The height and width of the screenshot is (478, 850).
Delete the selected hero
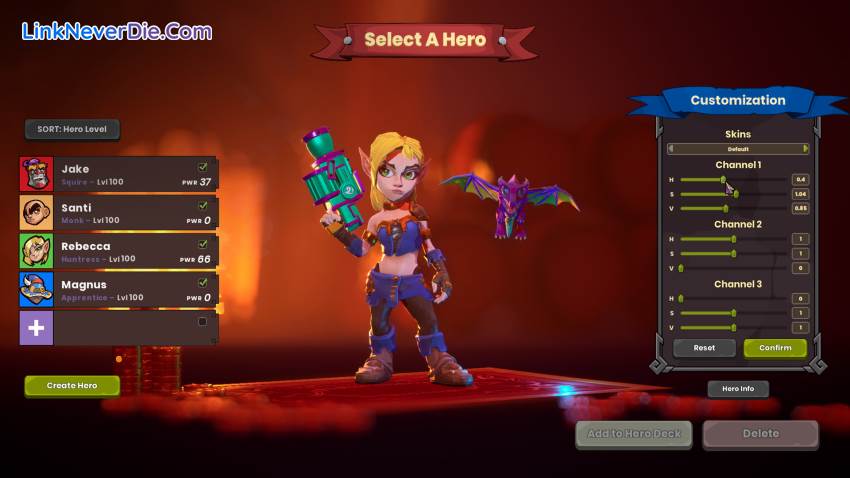coord(760,434)
